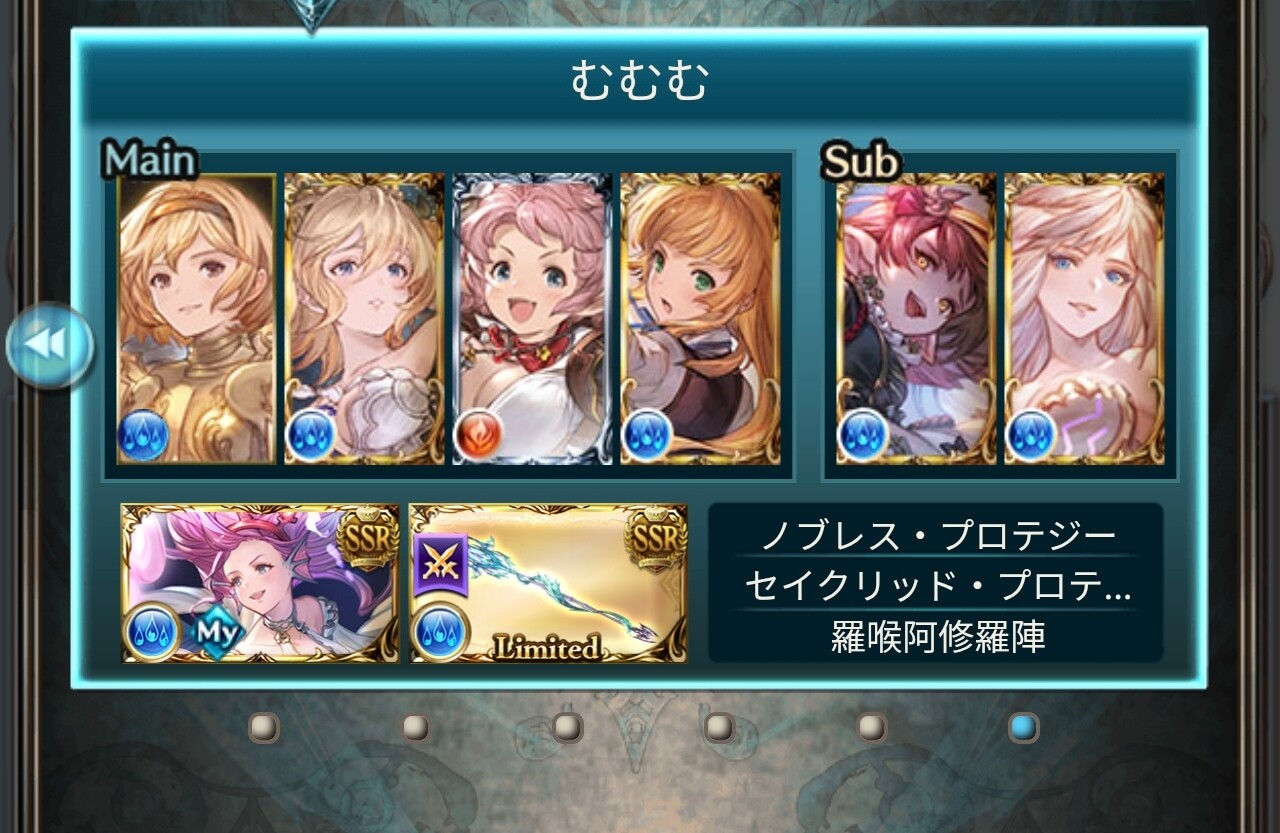Open the Limited SSR water weapon card
1280x833 pixels.
pyautogui.click(x=548, y=583)
